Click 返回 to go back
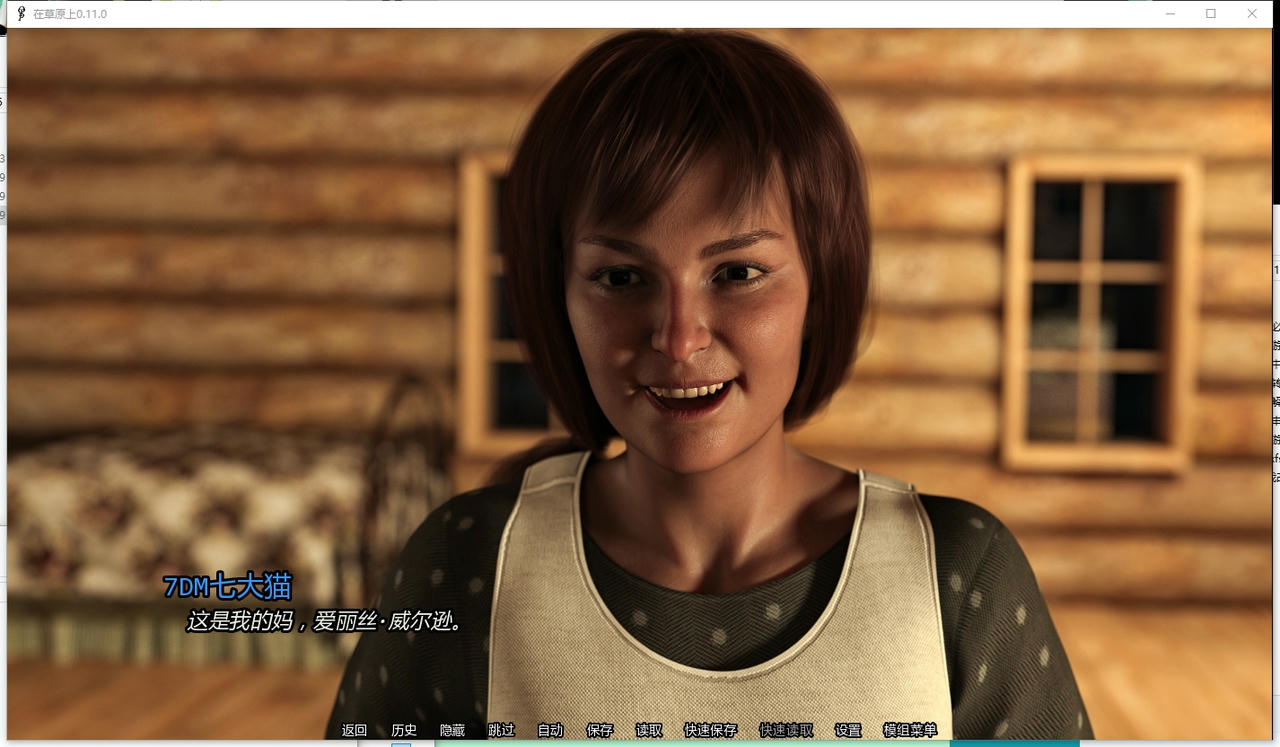The image size is (1280, 747). point(355,730)
